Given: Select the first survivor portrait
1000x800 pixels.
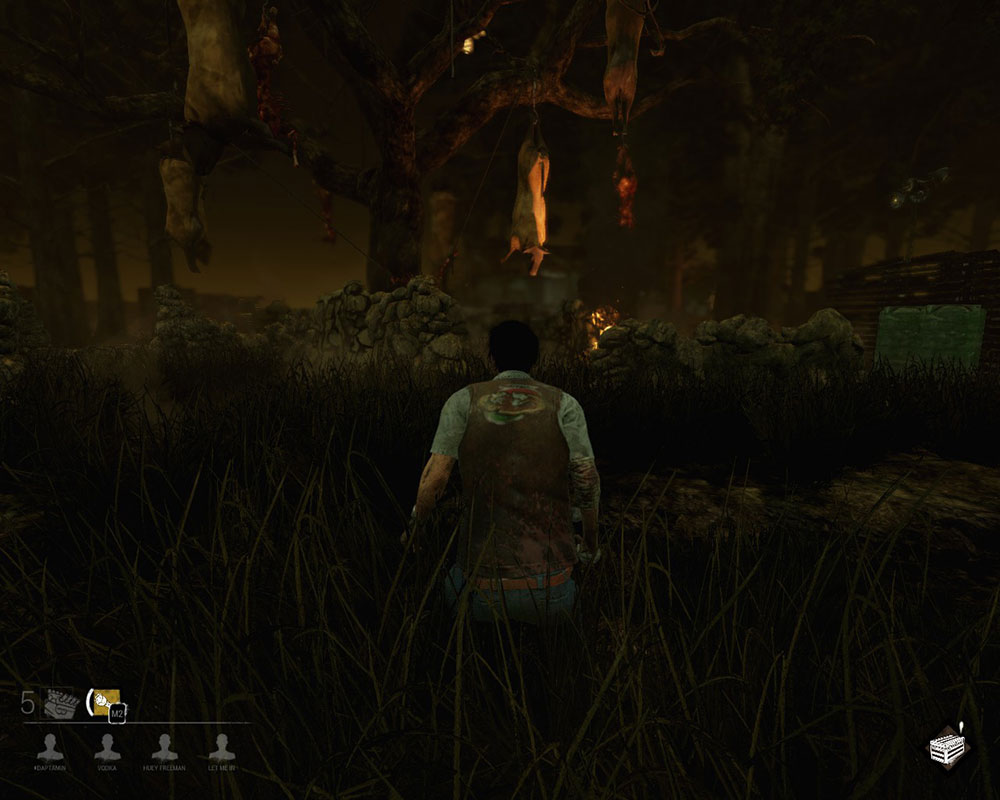Looking at the screenshot, I should click(x=48, y=746).
